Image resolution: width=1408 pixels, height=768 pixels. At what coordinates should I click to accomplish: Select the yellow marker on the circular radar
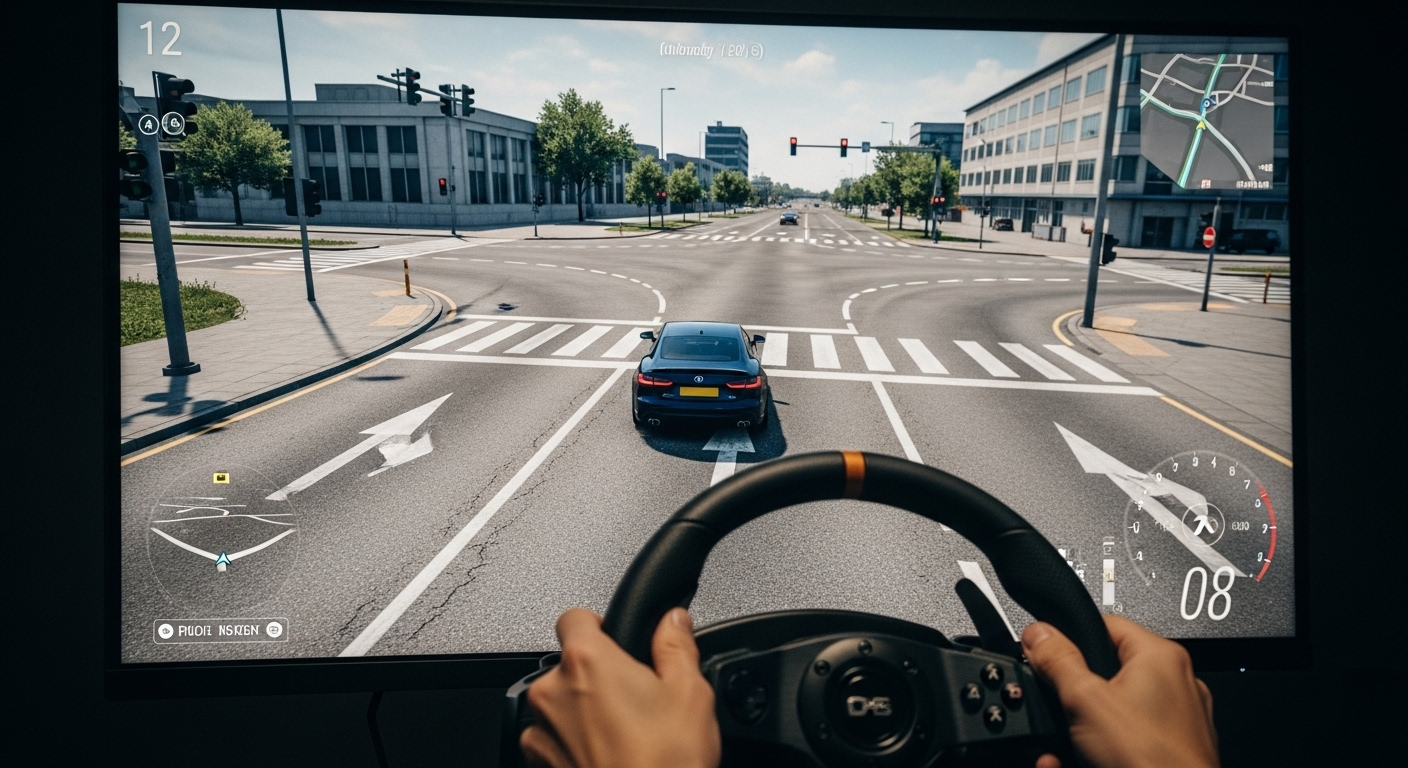pyautogui.click(x=221, y=478)
